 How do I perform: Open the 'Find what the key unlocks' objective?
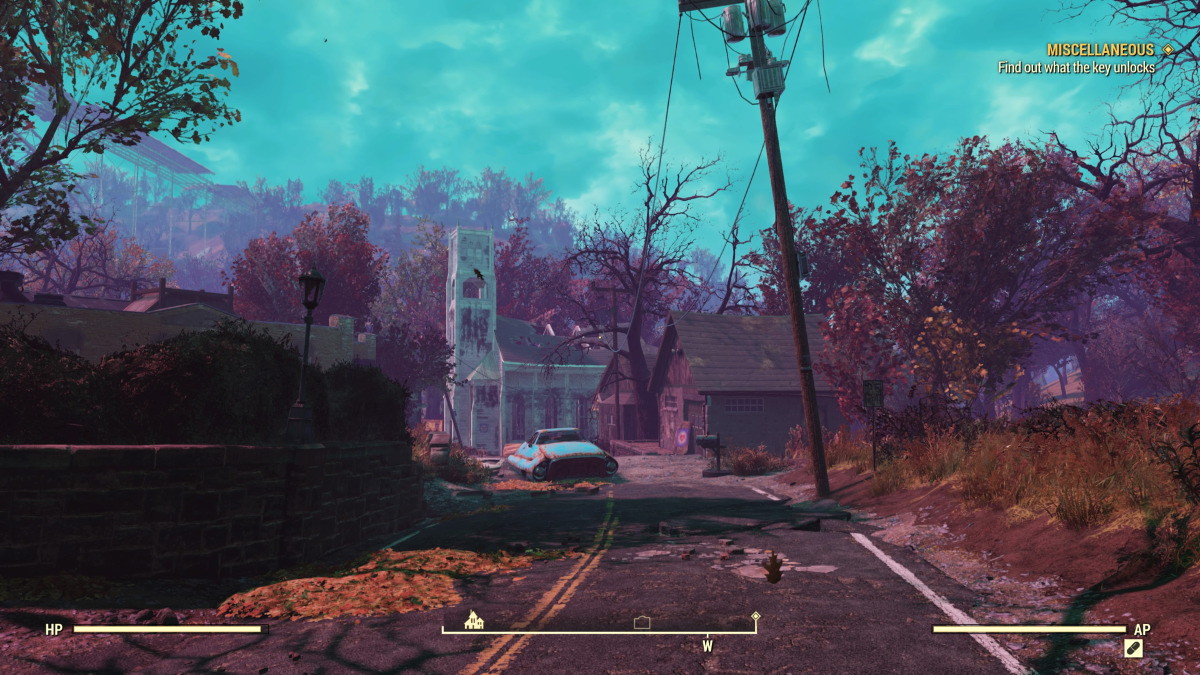pos(1076,67)
